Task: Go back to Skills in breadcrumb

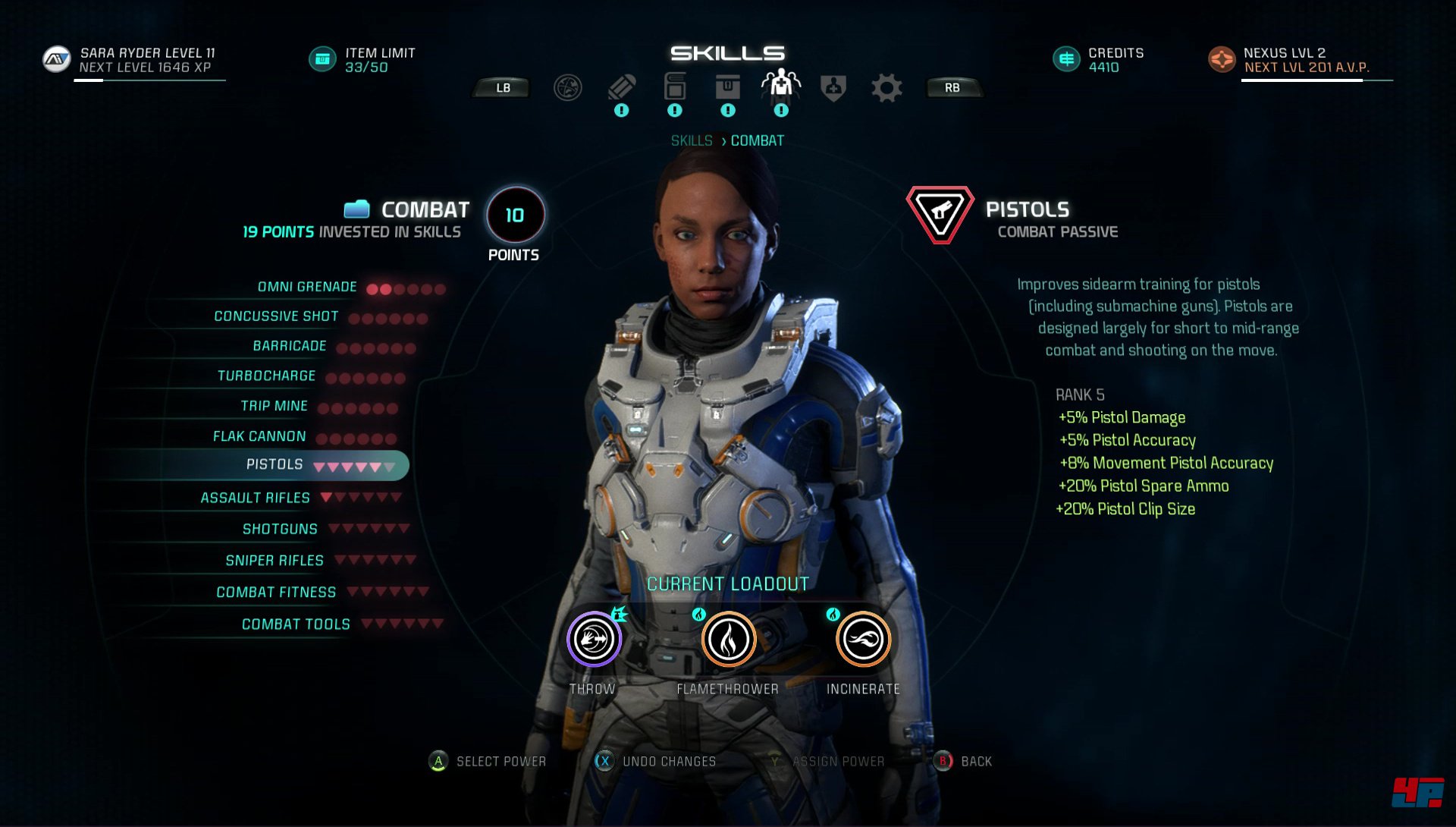Action: (x=691, y=141)
